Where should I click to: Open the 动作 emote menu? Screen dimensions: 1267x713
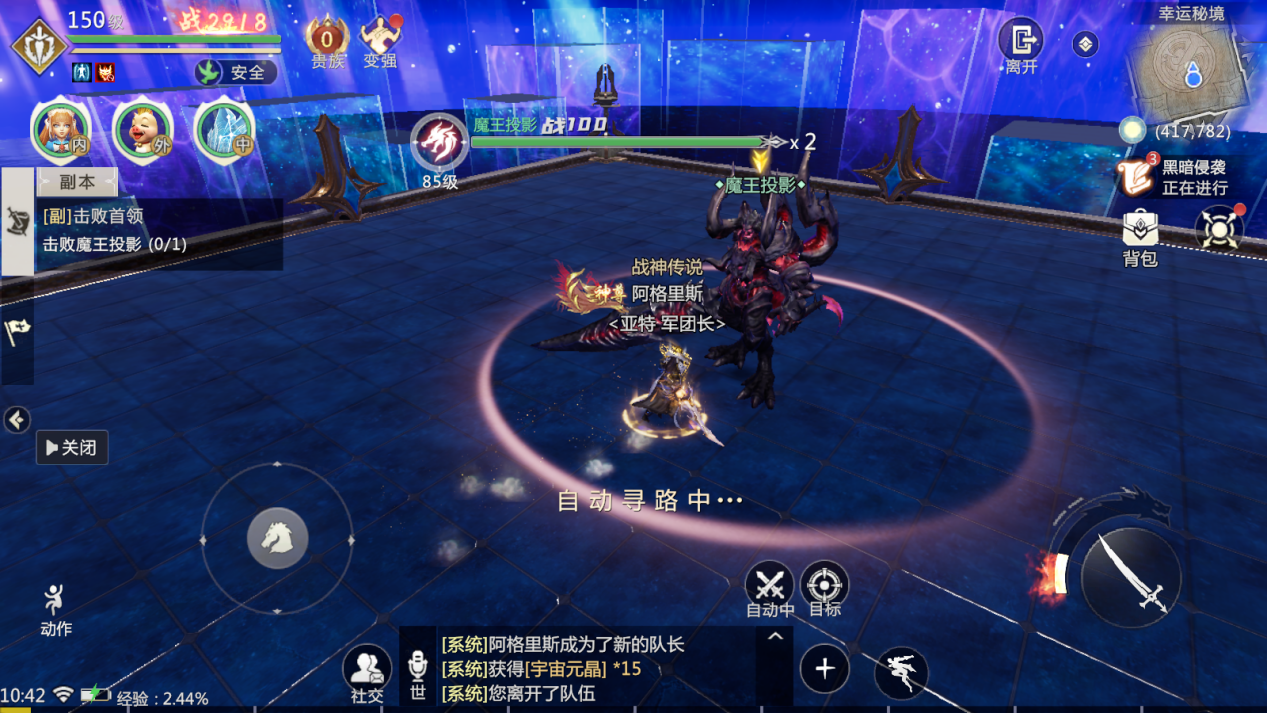(56, 609)
